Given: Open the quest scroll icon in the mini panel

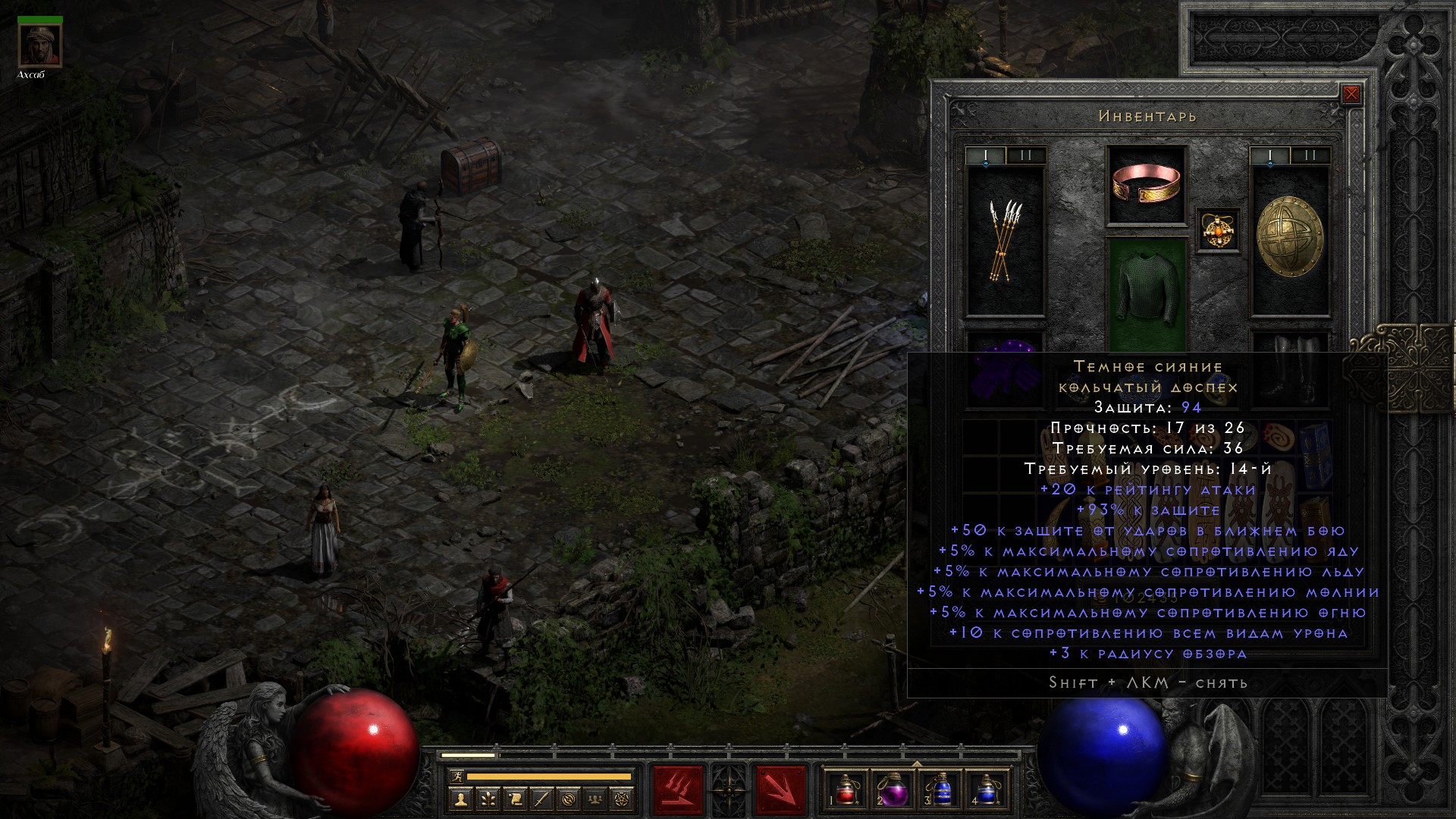Looking at the screenshot, I should pyautogui.click(x=515, y=799).
